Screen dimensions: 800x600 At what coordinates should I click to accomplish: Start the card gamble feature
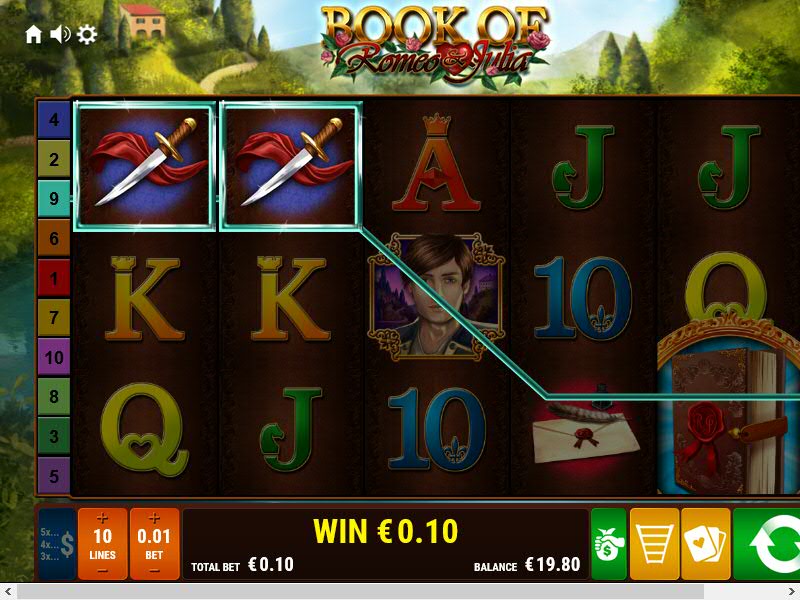(x=705, y=544)
